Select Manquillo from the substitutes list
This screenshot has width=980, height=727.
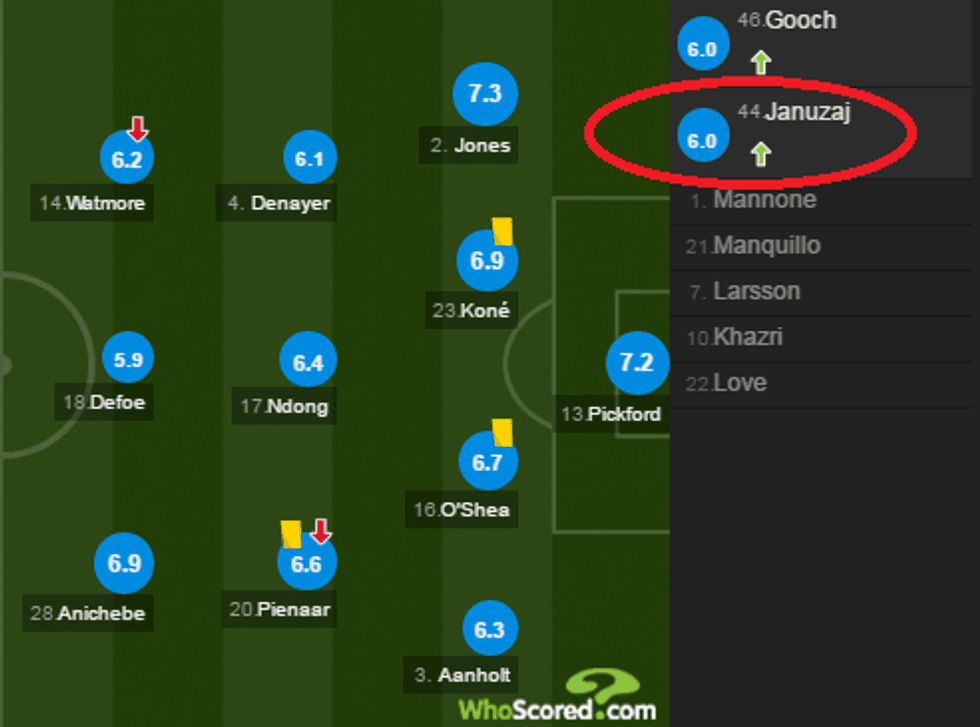(x=766, y=246)
